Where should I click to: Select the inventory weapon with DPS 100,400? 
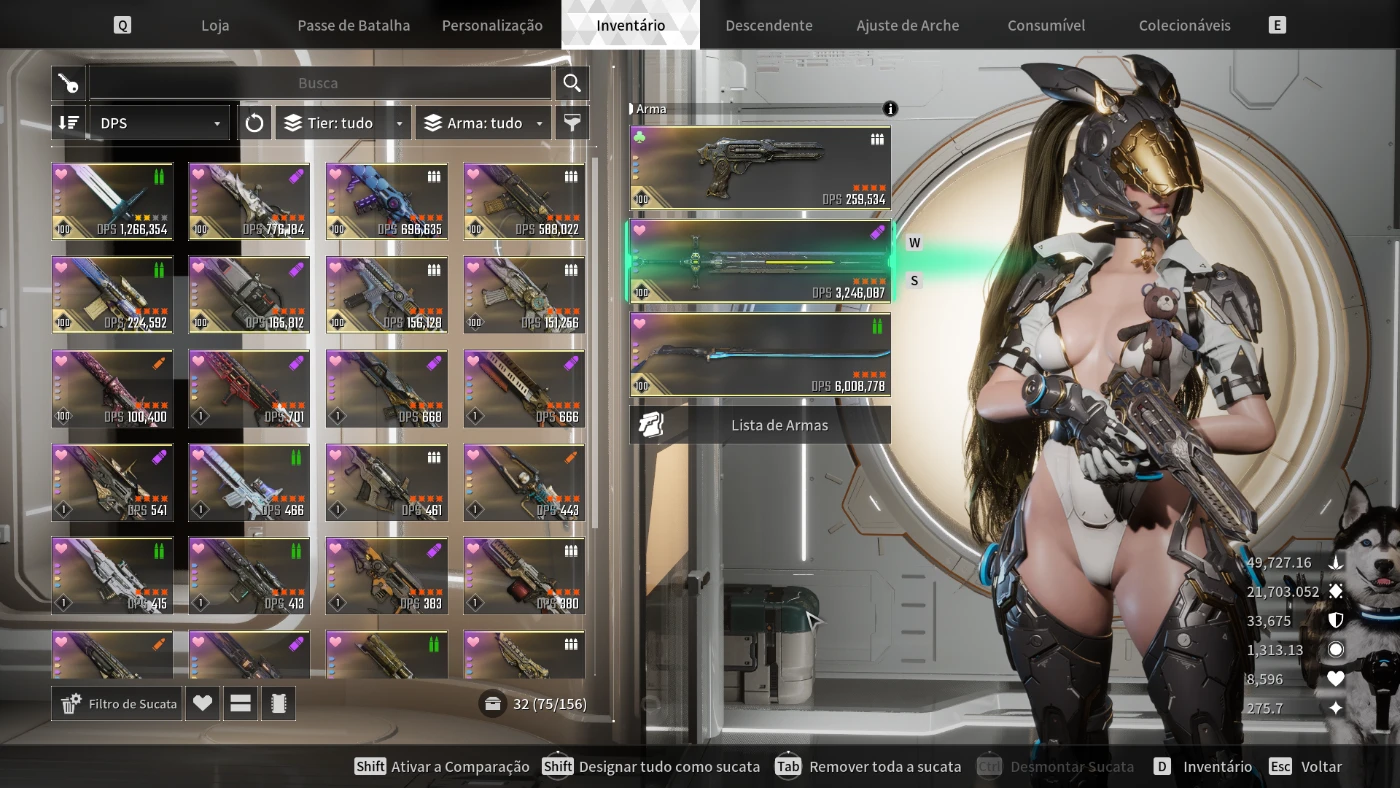click(112, 388)
